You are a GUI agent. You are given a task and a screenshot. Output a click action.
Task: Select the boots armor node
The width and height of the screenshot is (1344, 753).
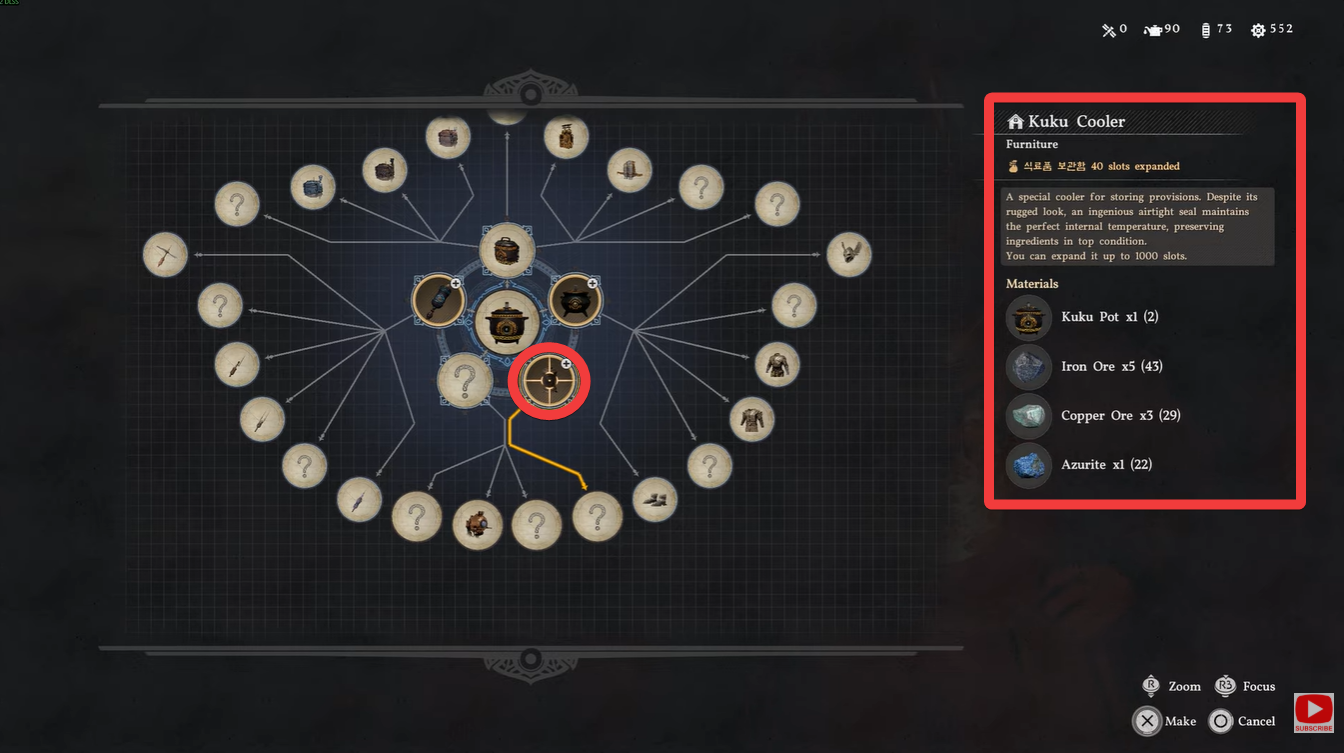point(655,500)
